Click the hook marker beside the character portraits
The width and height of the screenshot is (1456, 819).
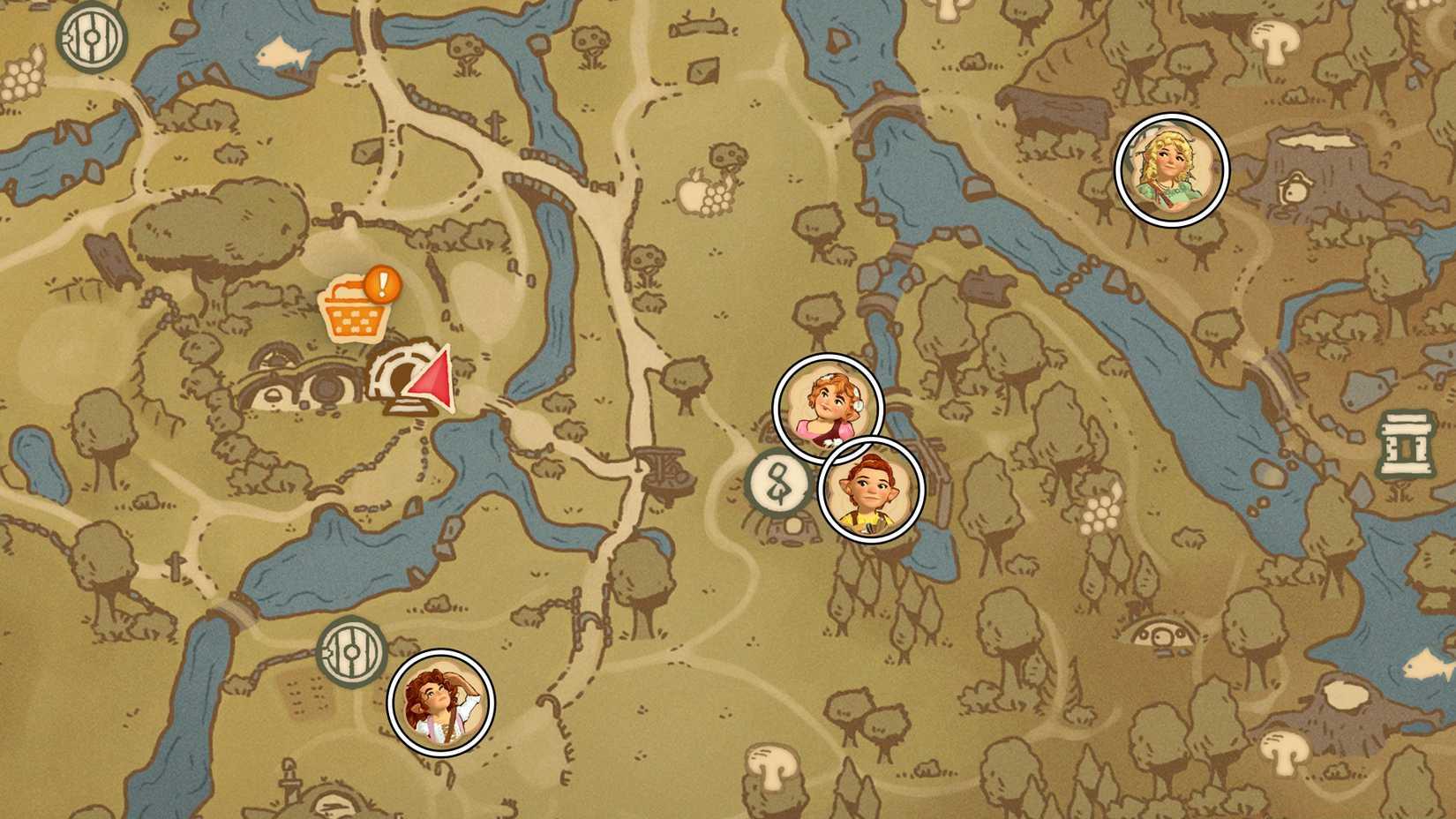pos(776,481)
